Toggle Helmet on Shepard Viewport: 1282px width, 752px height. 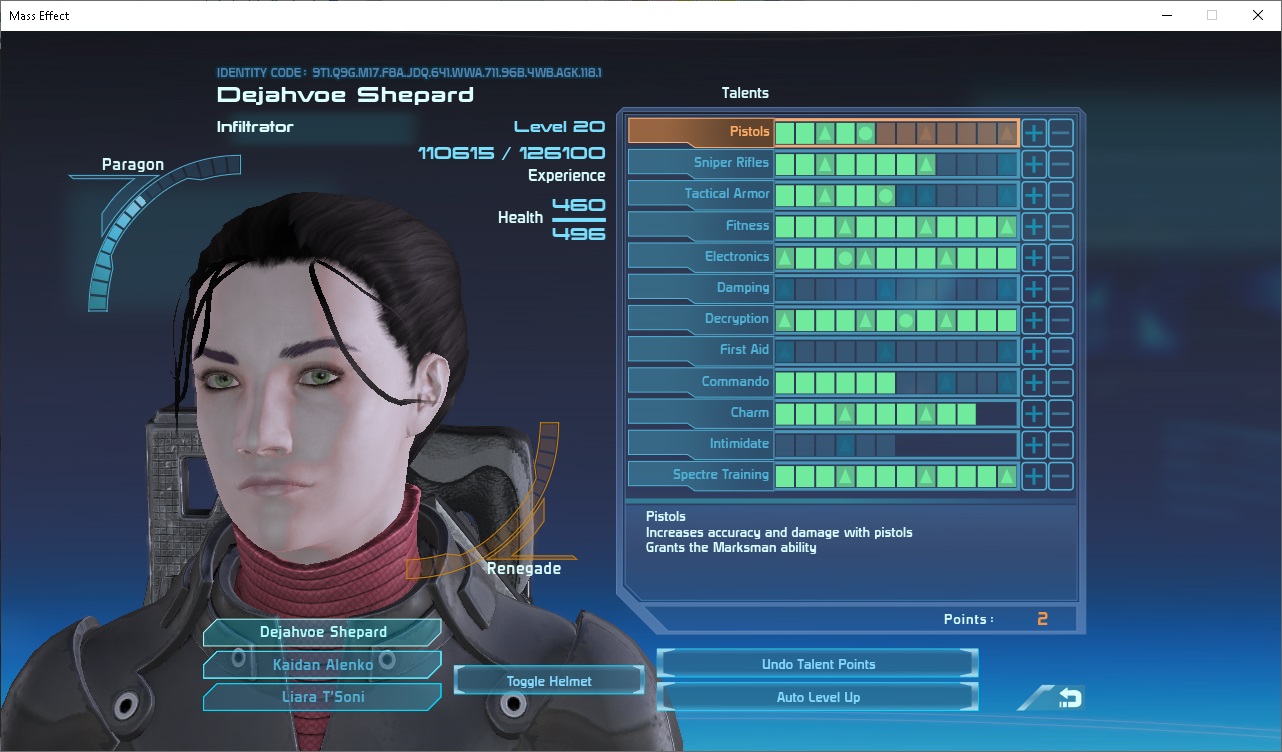[548, 679]
